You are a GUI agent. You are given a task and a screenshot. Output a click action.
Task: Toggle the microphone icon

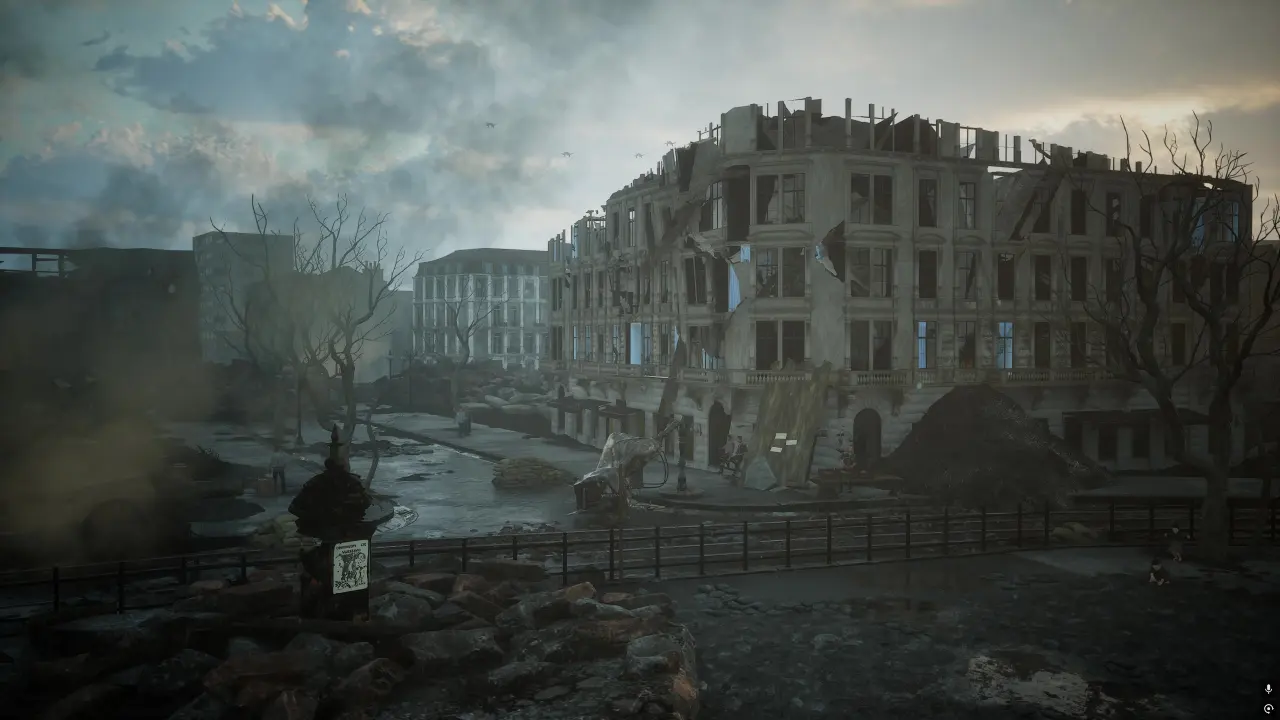tap(1268, 689)
